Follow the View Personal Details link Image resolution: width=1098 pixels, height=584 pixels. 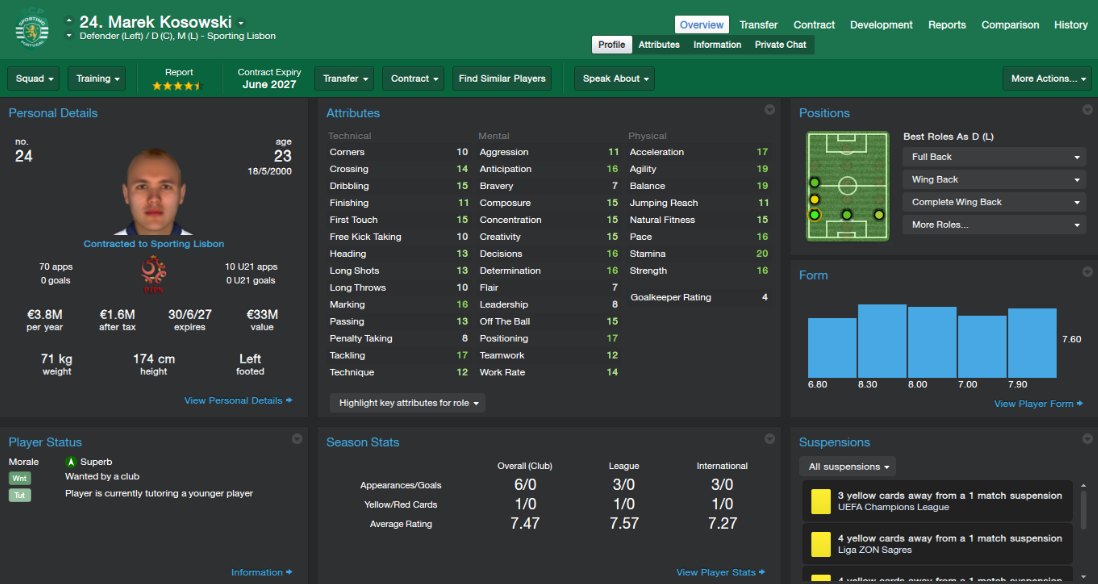point(238,401)
